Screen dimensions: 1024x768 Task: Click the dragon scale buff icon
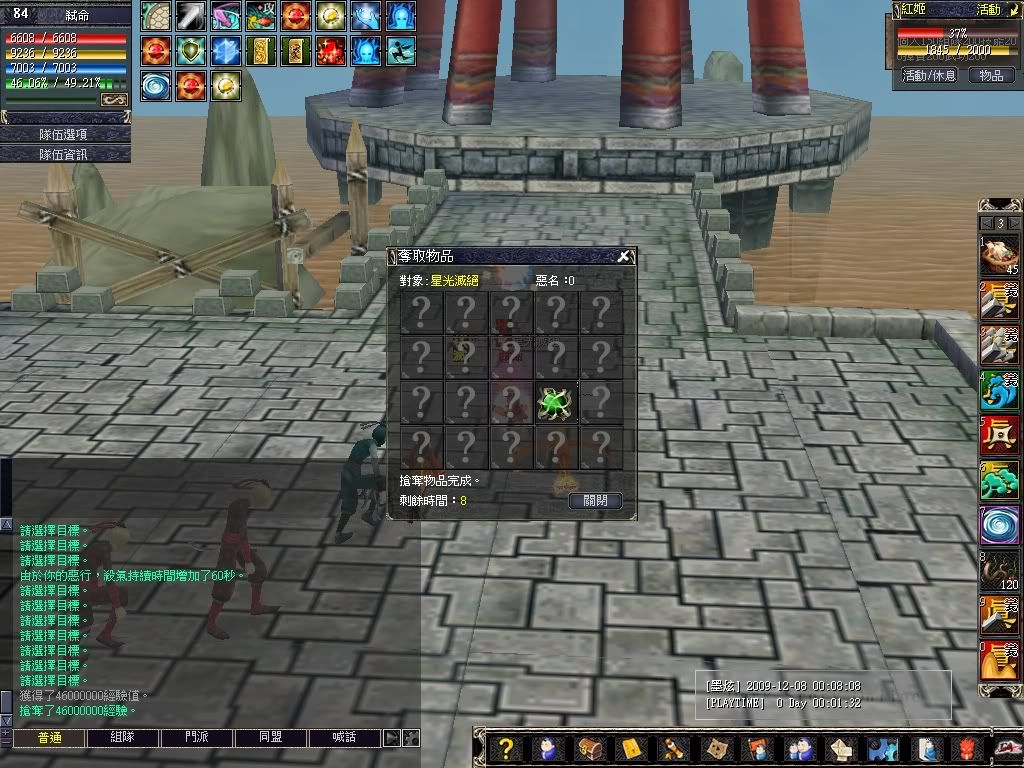point(155,16)
